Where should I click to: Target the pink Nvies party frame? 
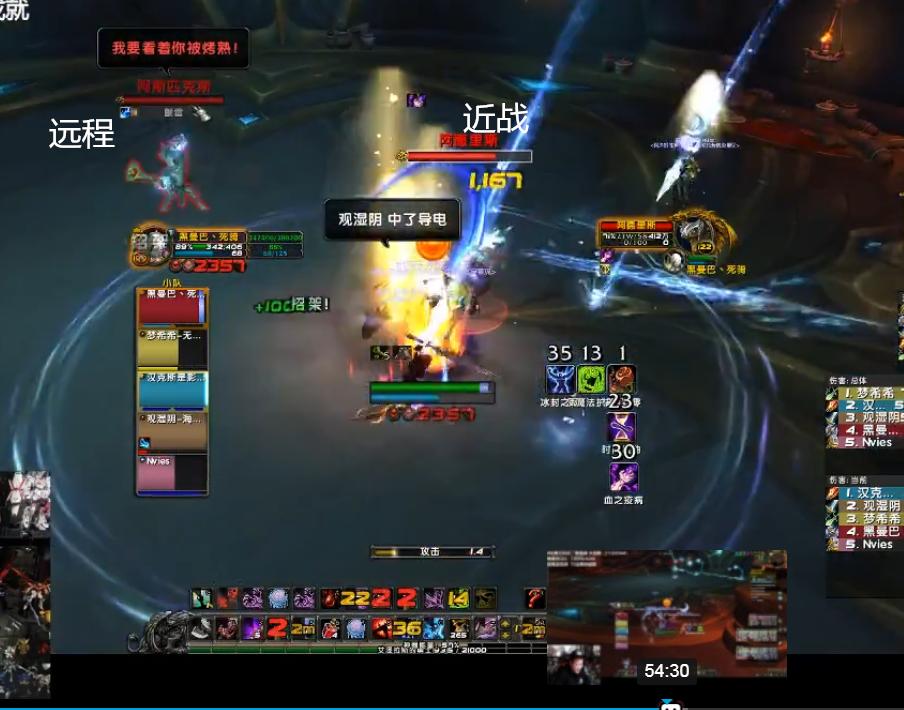pos(171,472)
